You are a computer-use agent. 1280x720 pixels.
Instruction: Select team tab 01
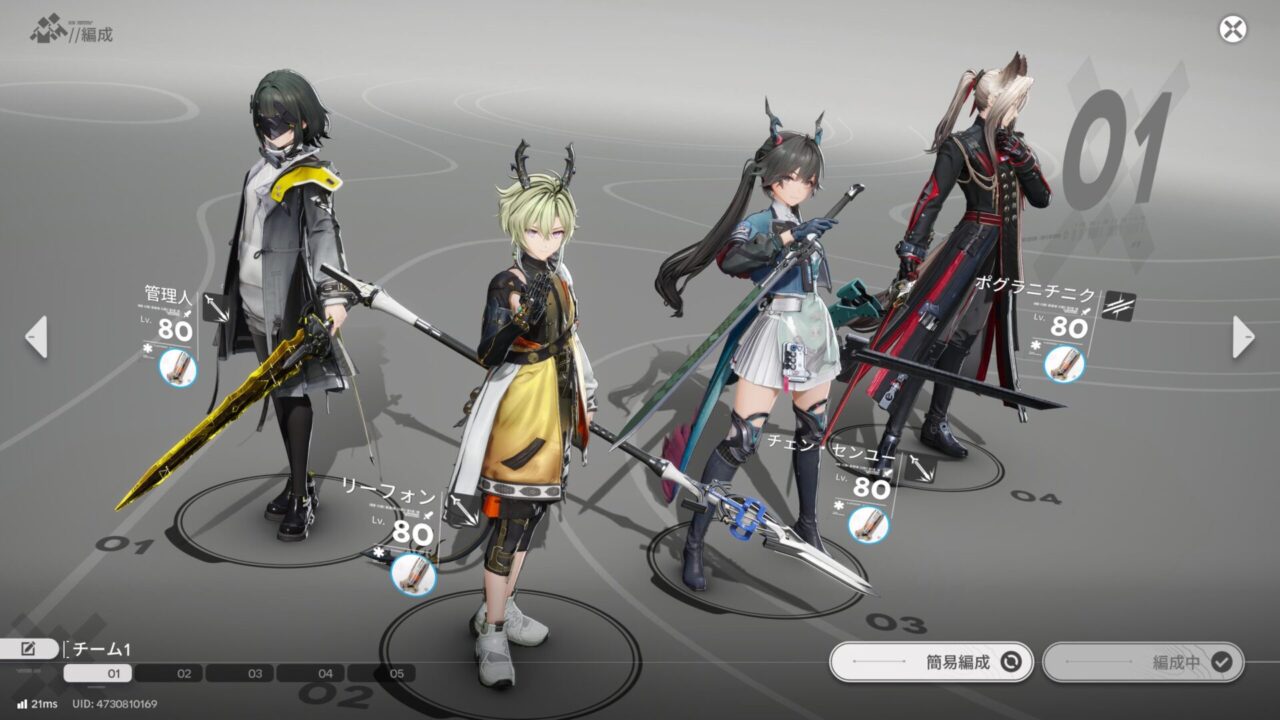(x=113, y=674)
